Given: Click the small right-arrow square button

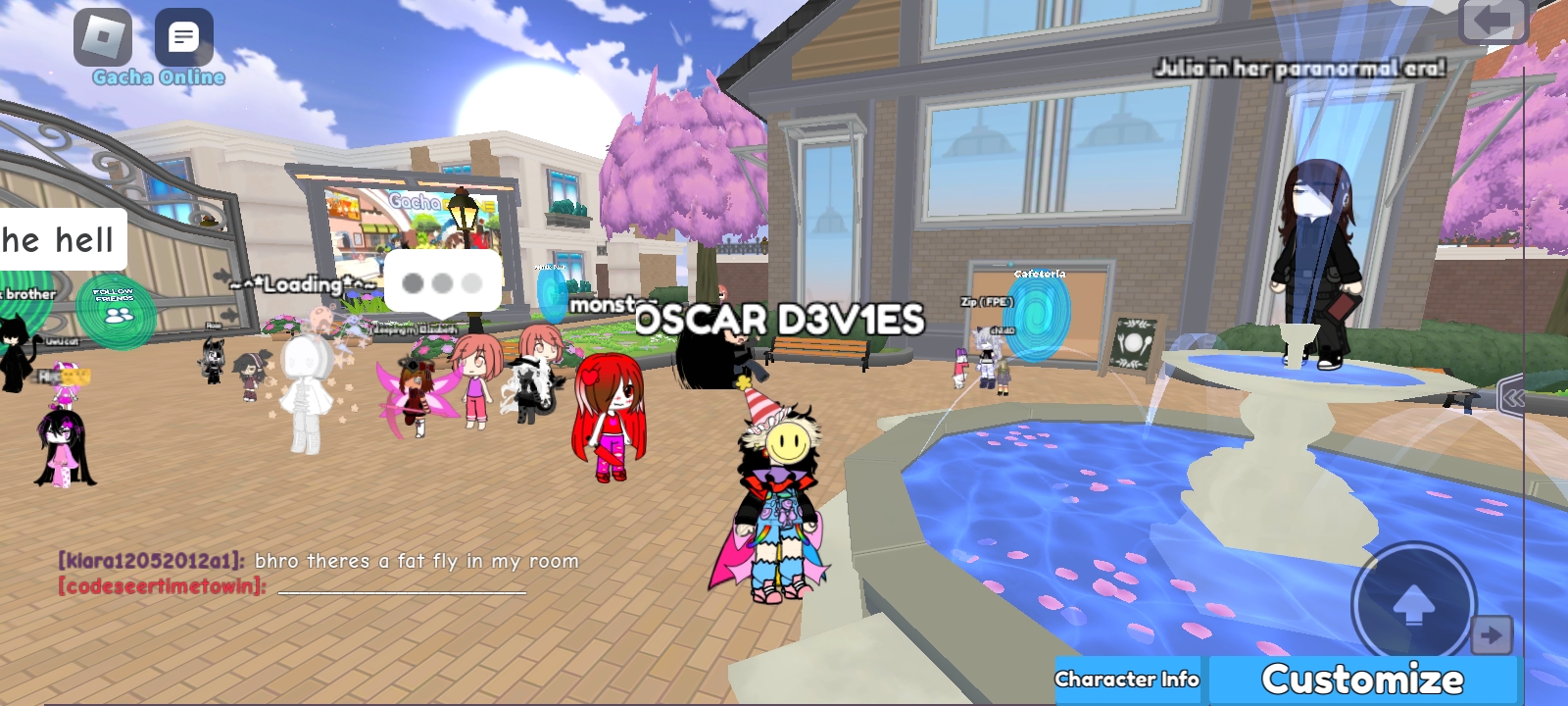Looking at the screenshot, I should coord(1492,635).
